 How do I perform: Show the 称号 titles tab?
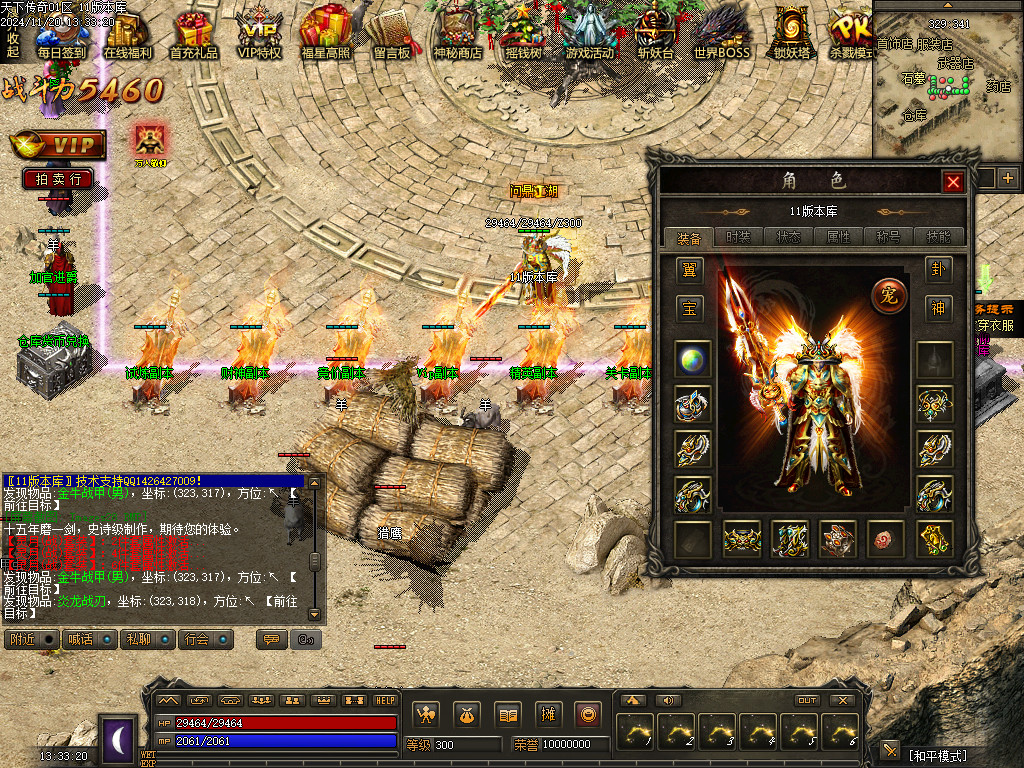[x=889, y=237]
